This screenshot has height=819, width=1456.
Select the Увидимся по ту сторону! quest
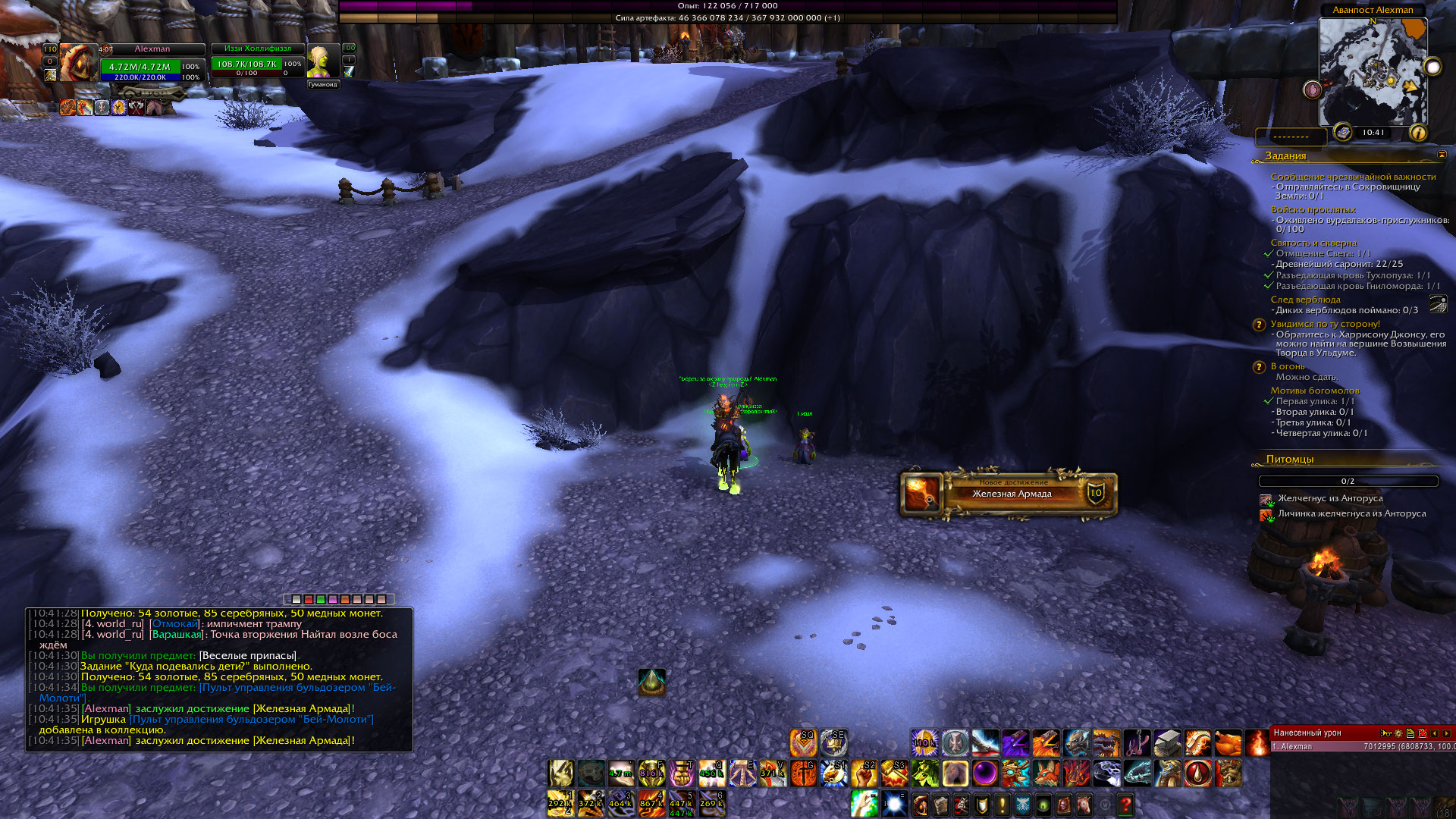click(x=1325, y=324)
